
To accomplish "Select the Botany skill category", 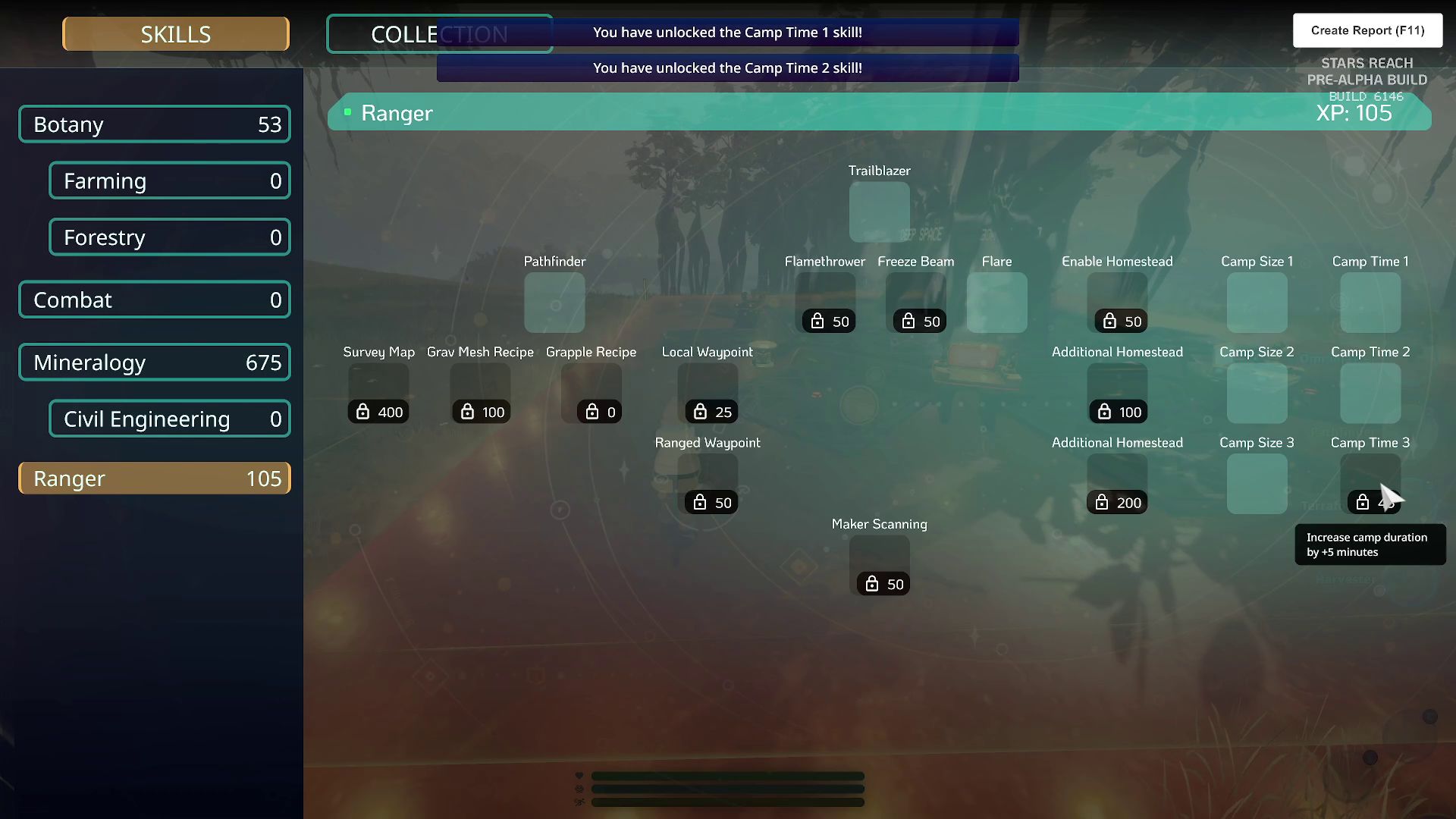I will [x=155, y=124].
